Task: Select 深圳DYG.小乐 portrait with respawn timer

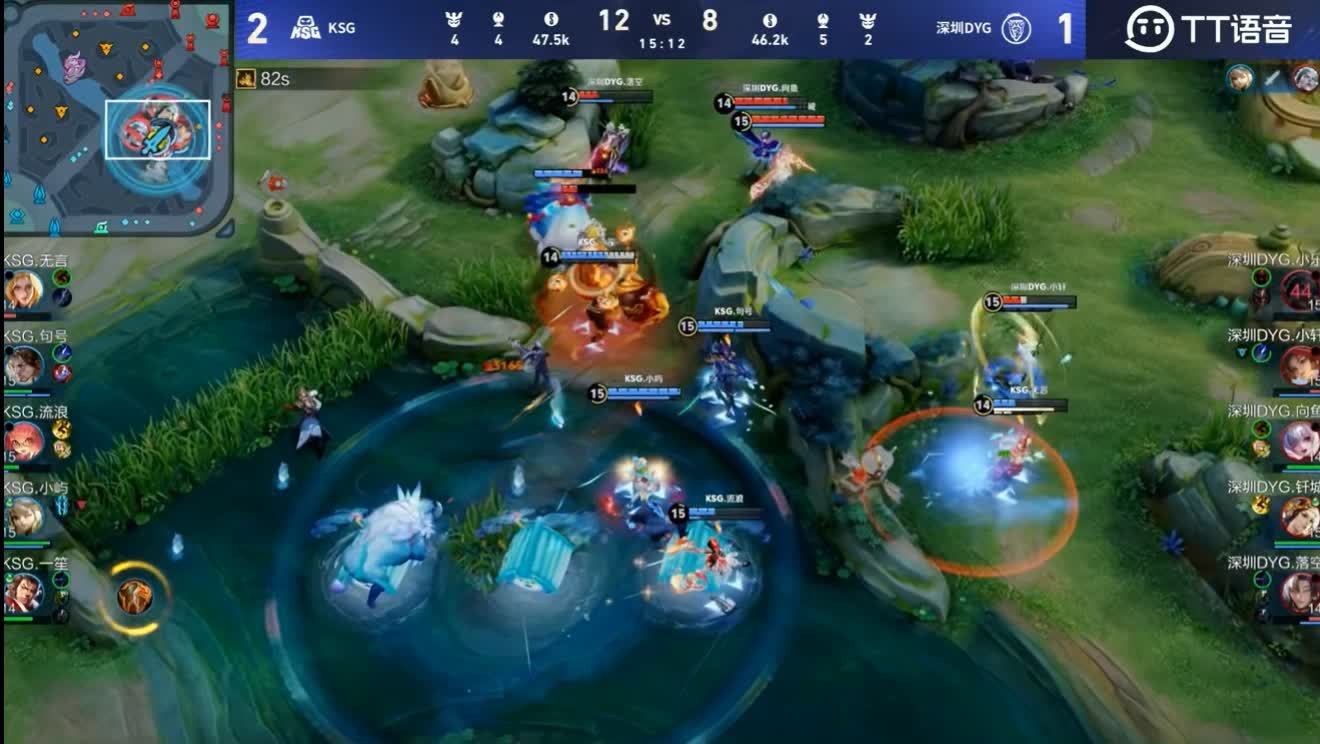Action: 1299,291
